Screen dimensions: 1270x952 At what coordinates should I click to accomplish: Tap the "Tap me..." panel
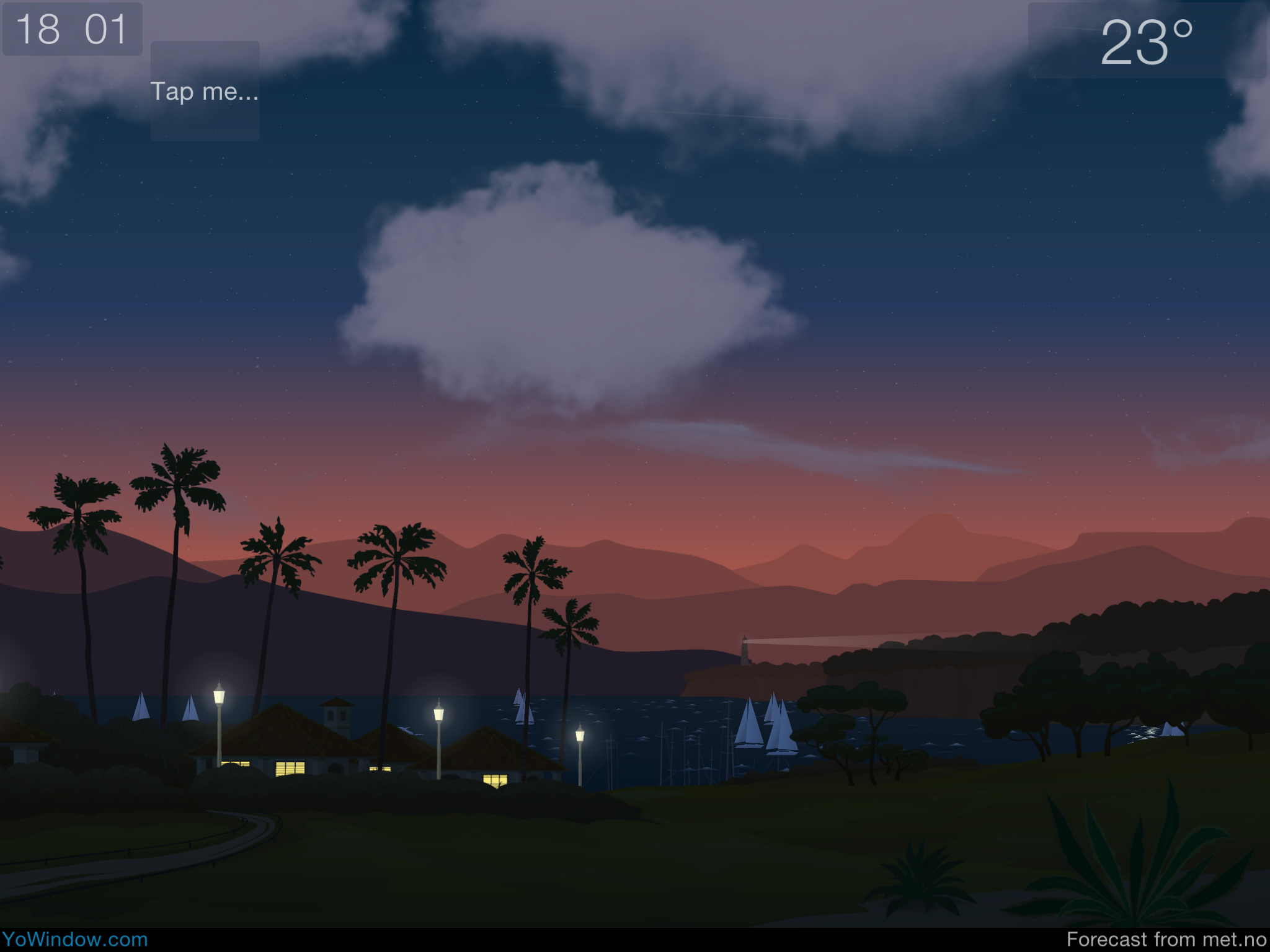(x=205, y=91)
